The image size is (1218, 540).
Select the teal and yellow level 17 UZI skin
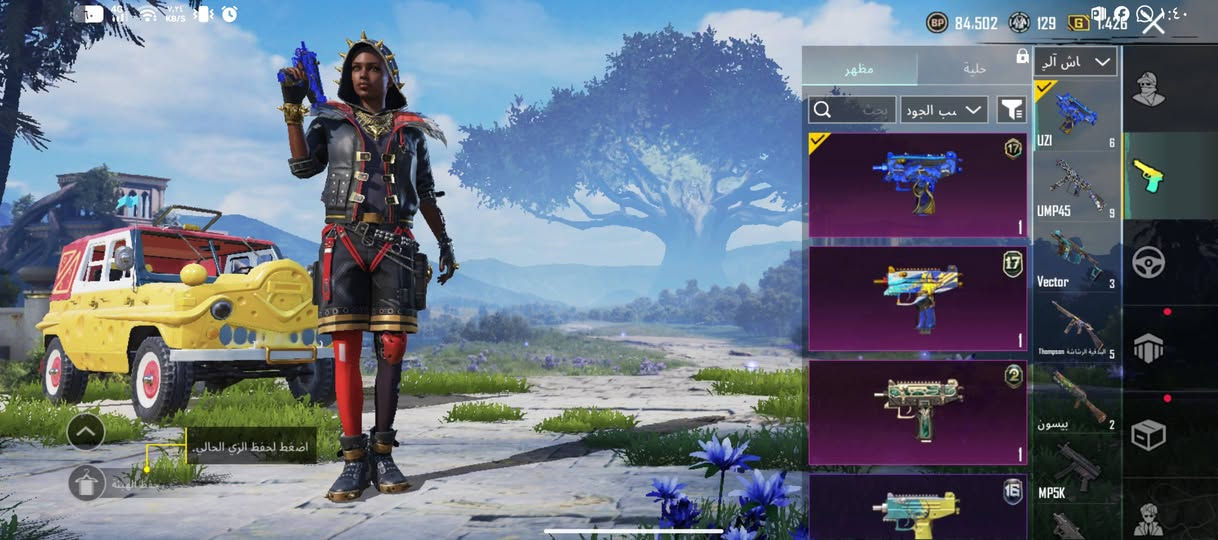917,298
